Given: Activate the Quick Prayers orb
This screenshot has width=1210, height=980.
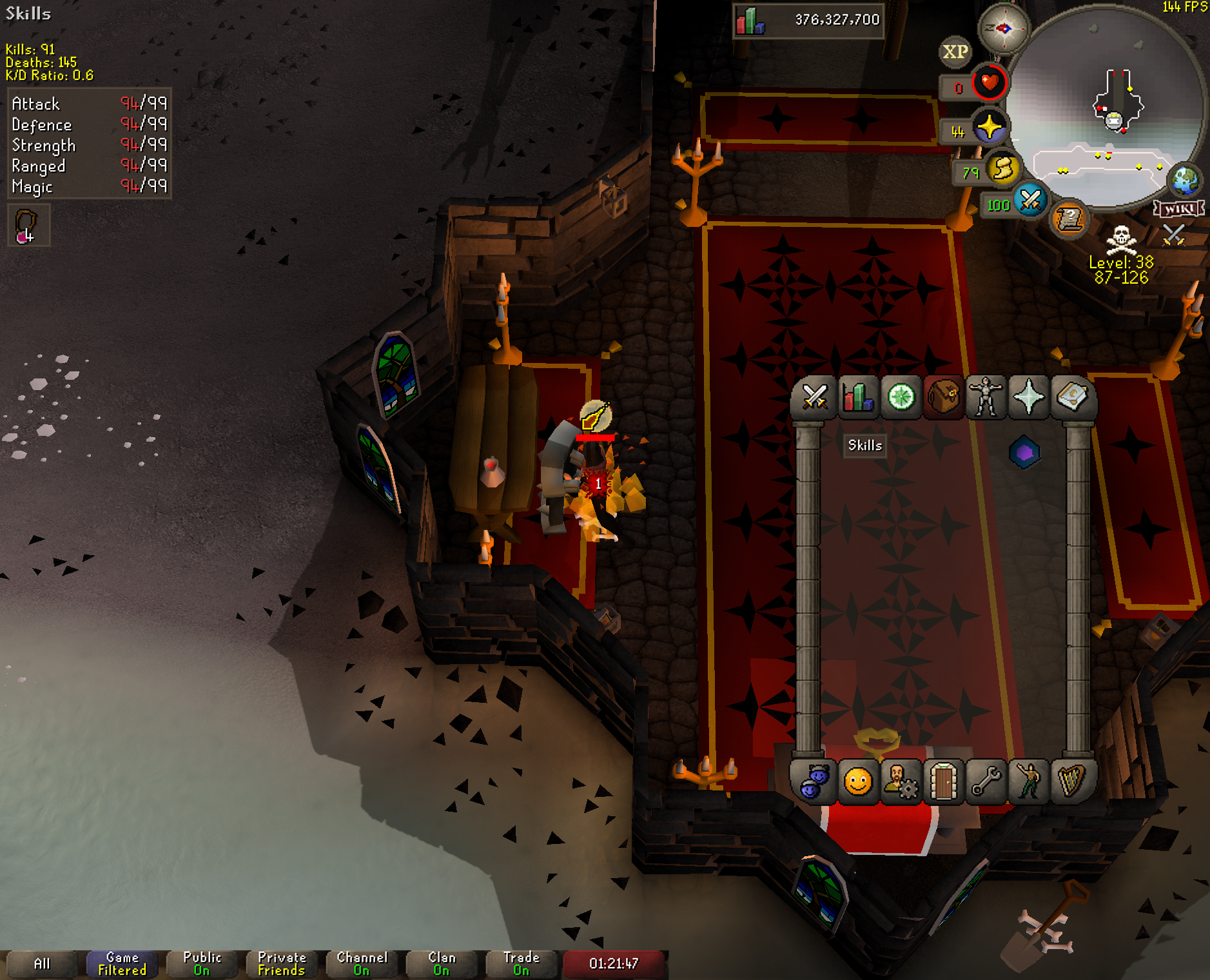Looking at the screenshot, I should coord(990,127).
